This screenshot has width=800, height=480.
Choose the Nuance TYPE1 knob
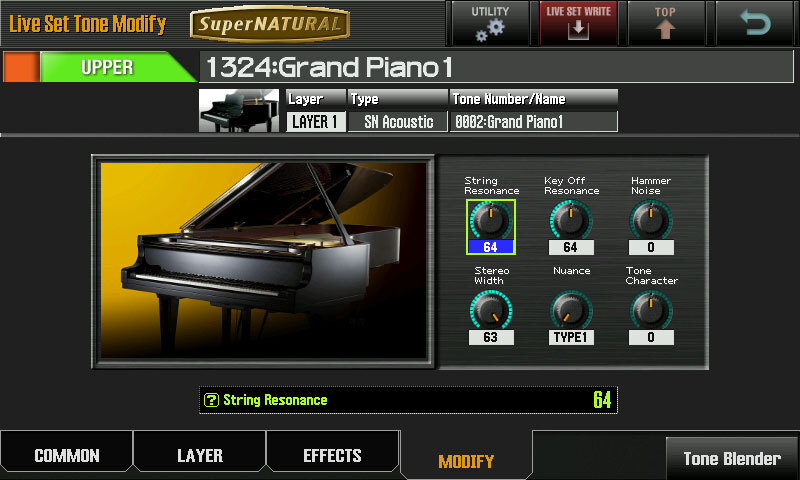click(571, 310)
